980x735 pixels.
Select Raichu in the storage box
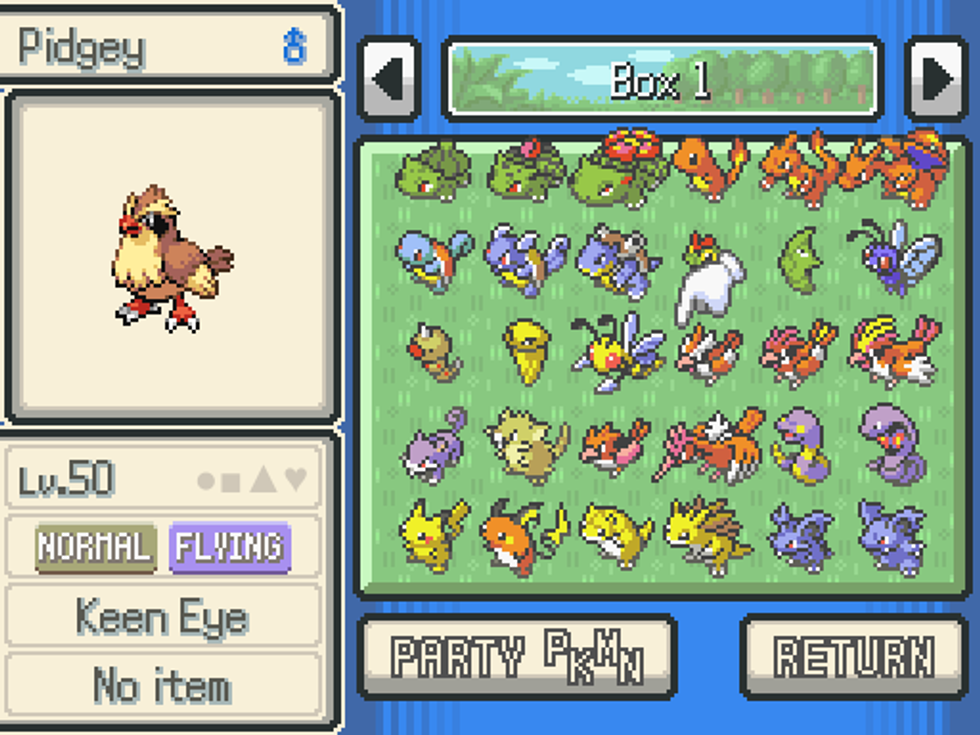(x=523, y=535)
